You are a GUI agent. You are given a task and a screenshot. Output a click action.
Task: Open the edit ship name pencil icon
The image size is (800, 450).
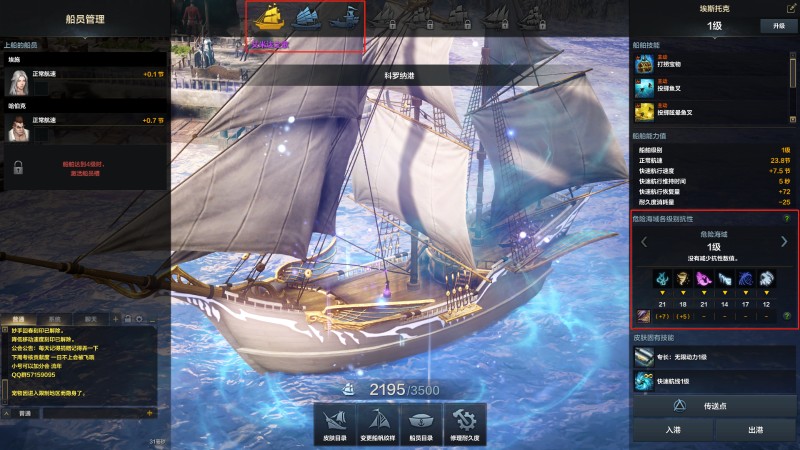pos(791,8)
